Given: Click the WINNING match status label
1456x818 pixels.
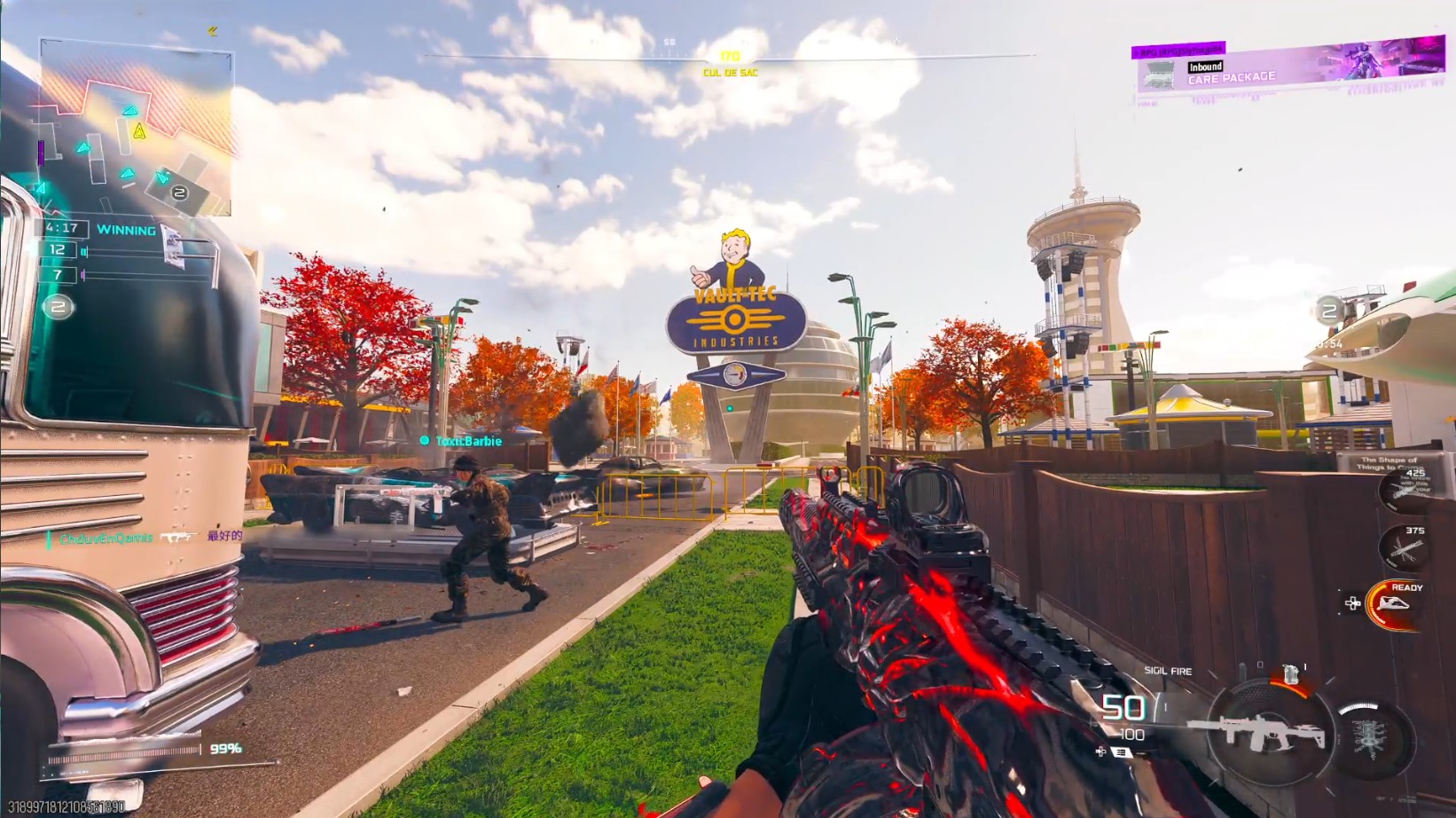Looking at the screenshot, I should [x=127, y=230].
